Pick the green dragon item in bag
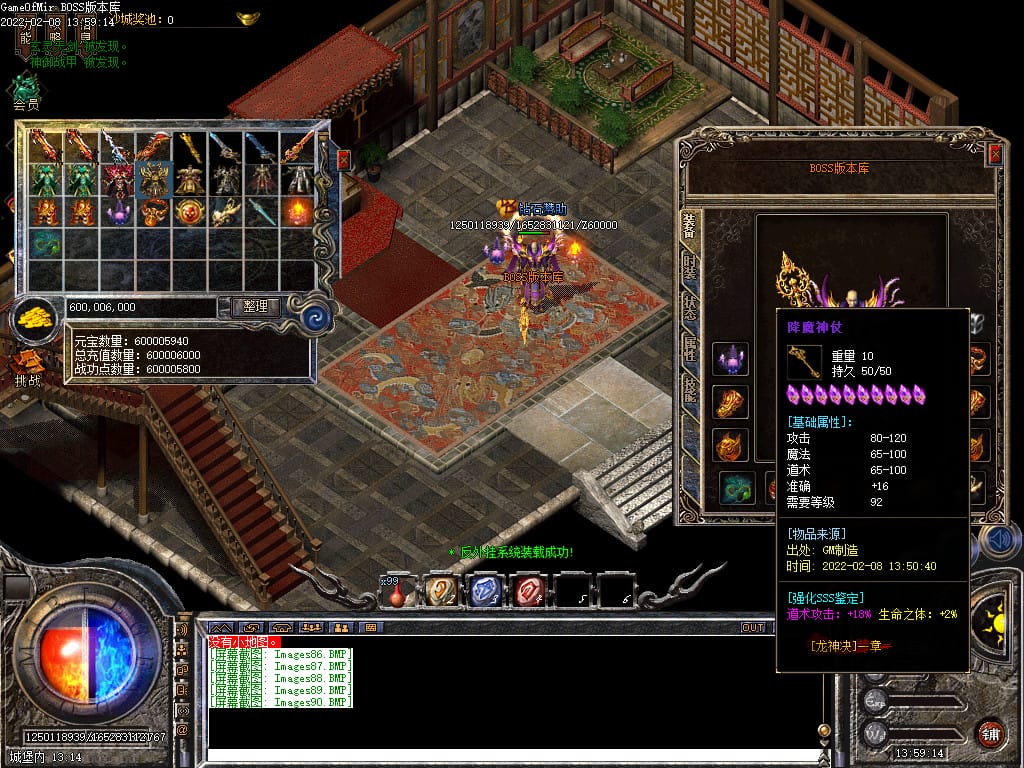This screenshot has width=1024, height=768. coord(47,243)
